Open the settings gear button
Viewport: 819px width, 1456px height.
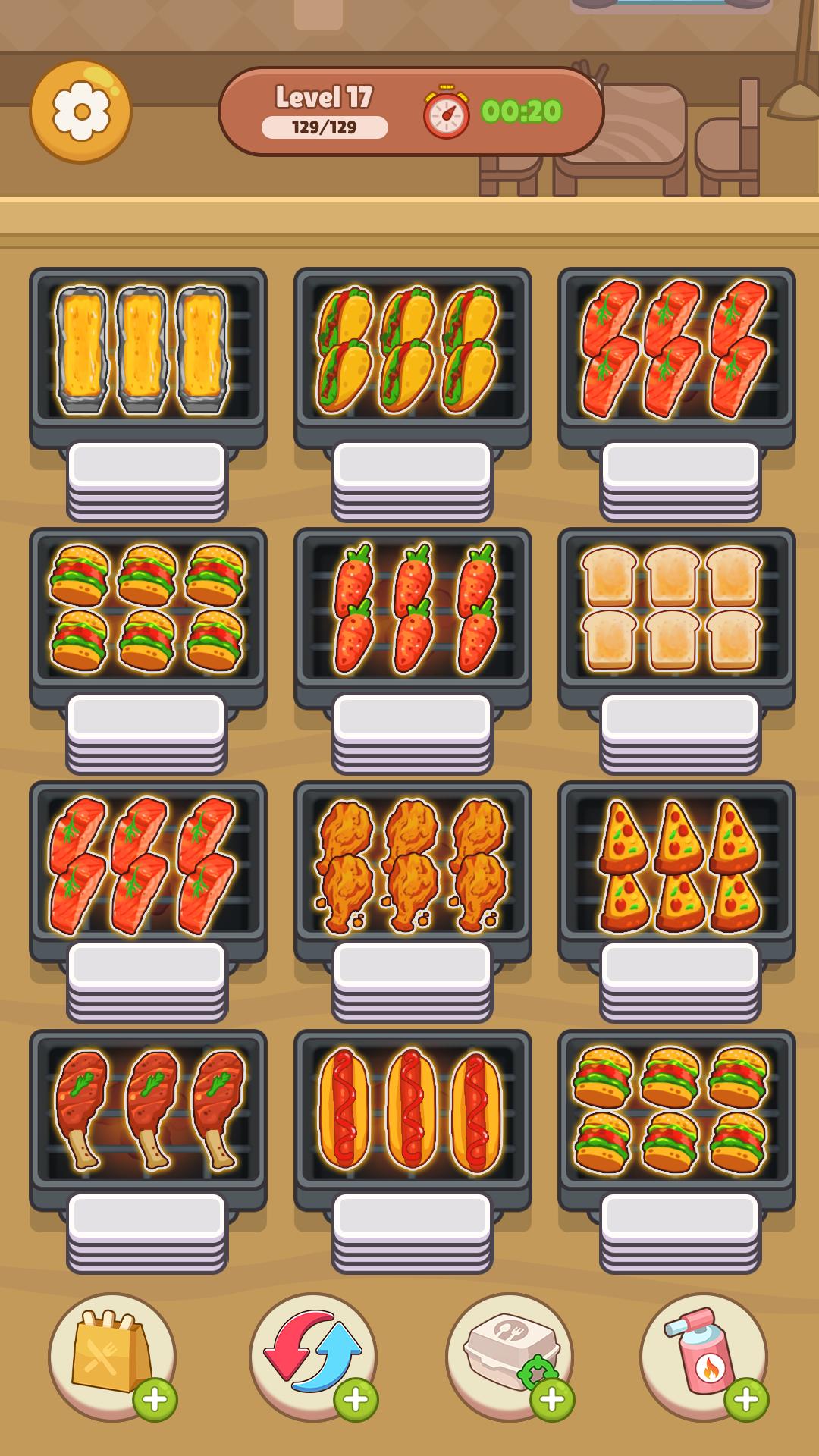[81, 111]
